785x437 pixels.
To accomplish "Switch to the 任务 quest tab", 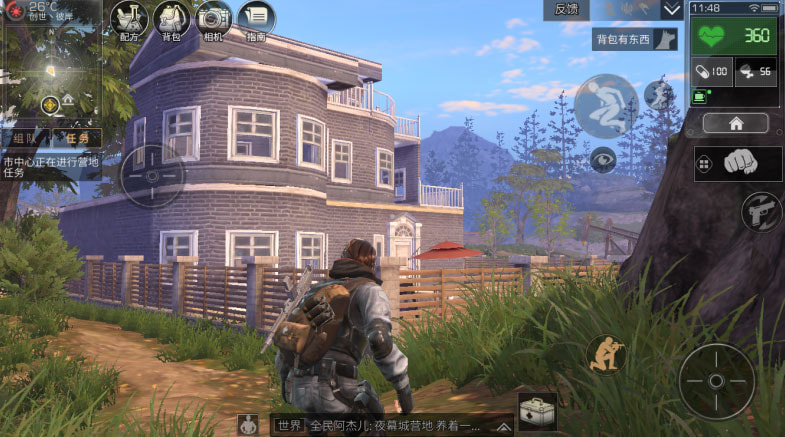I will (75, 138).
